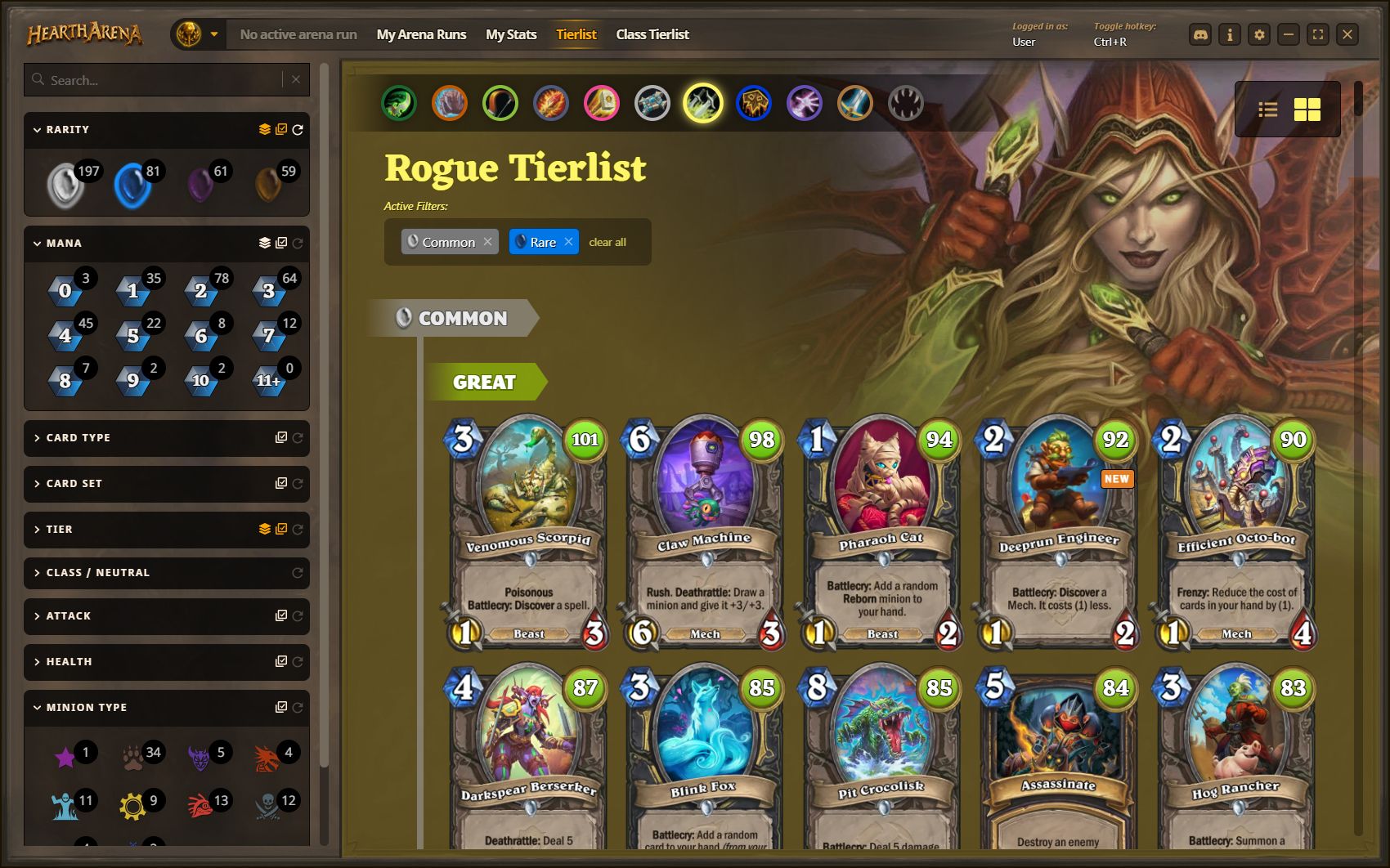This screenshot has width=1390, height=868.
Task: Choose the Deeprun Engineer card
Action: pos(1059,533)
